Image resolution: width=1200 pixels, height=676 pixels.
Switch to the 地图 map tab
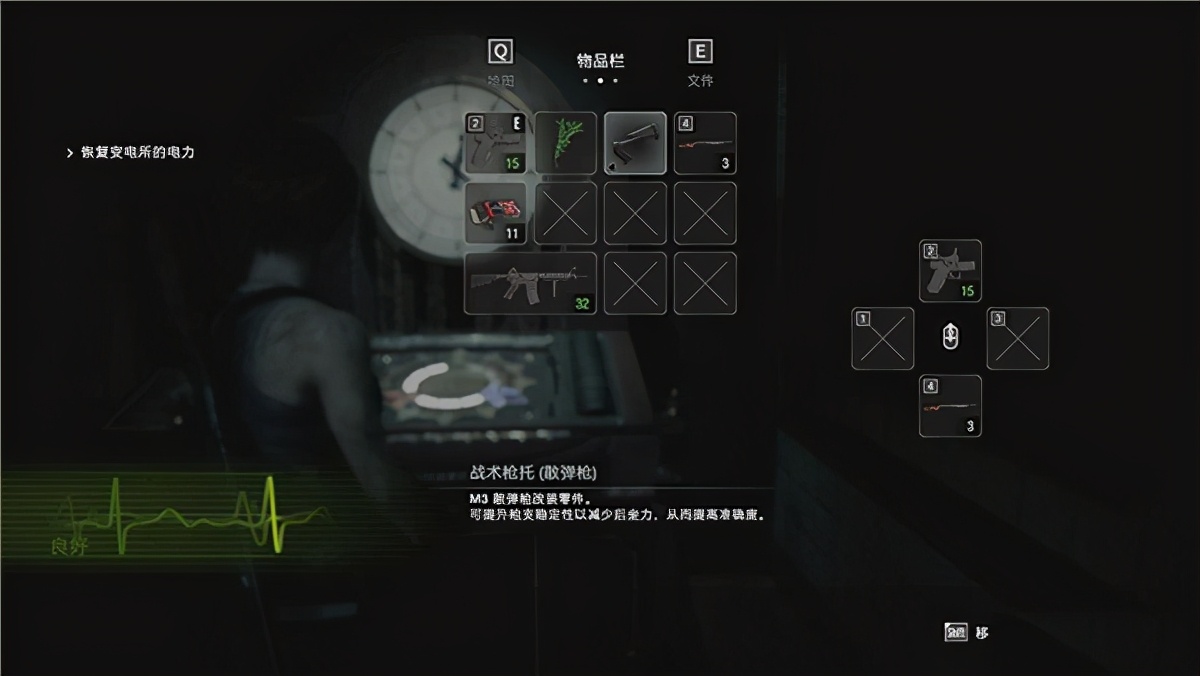pyautogui.click(x=500, y=62)
